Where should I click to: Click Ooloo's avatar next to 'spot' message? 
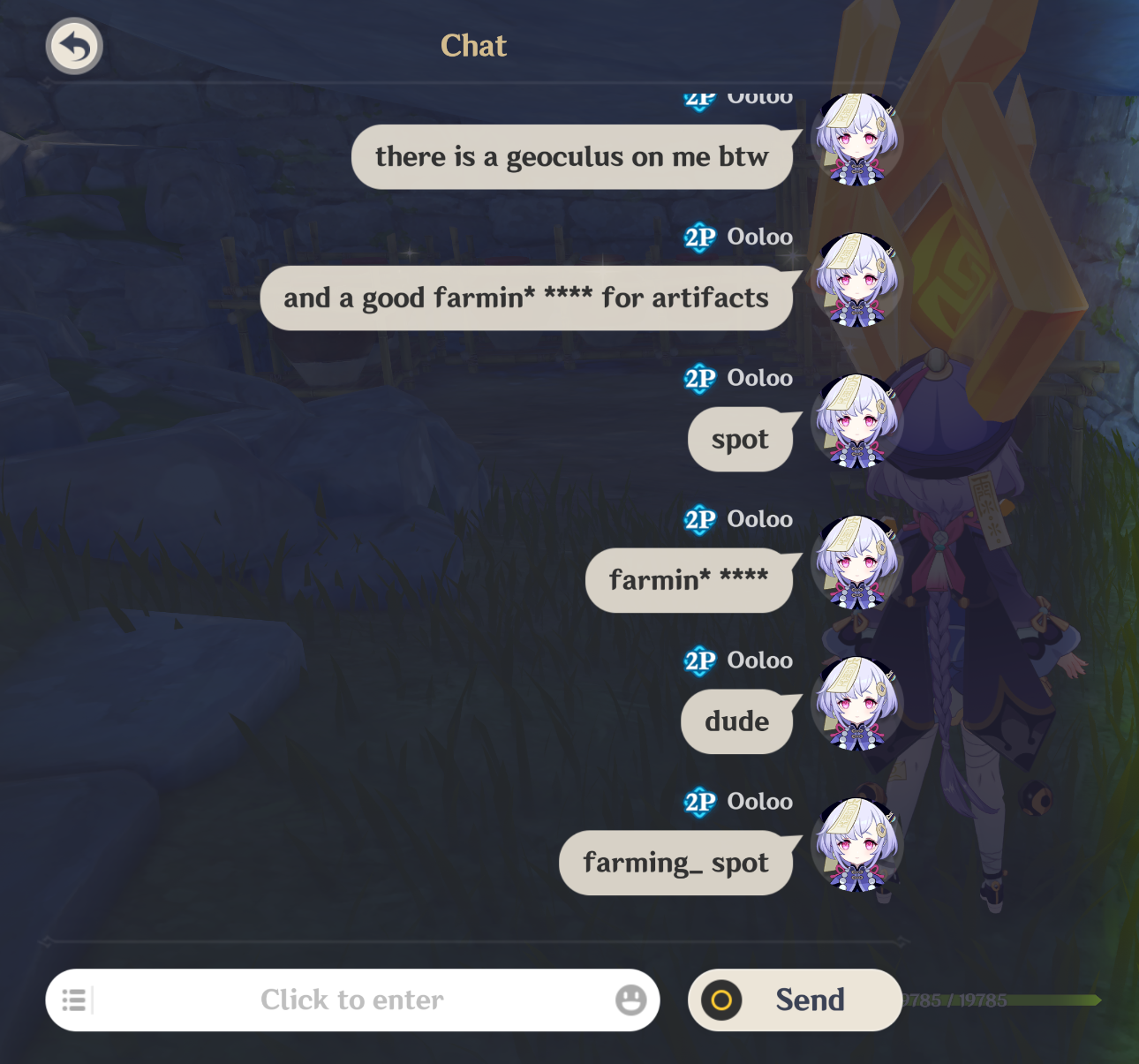pyautogui.click(x=857, y=421)
